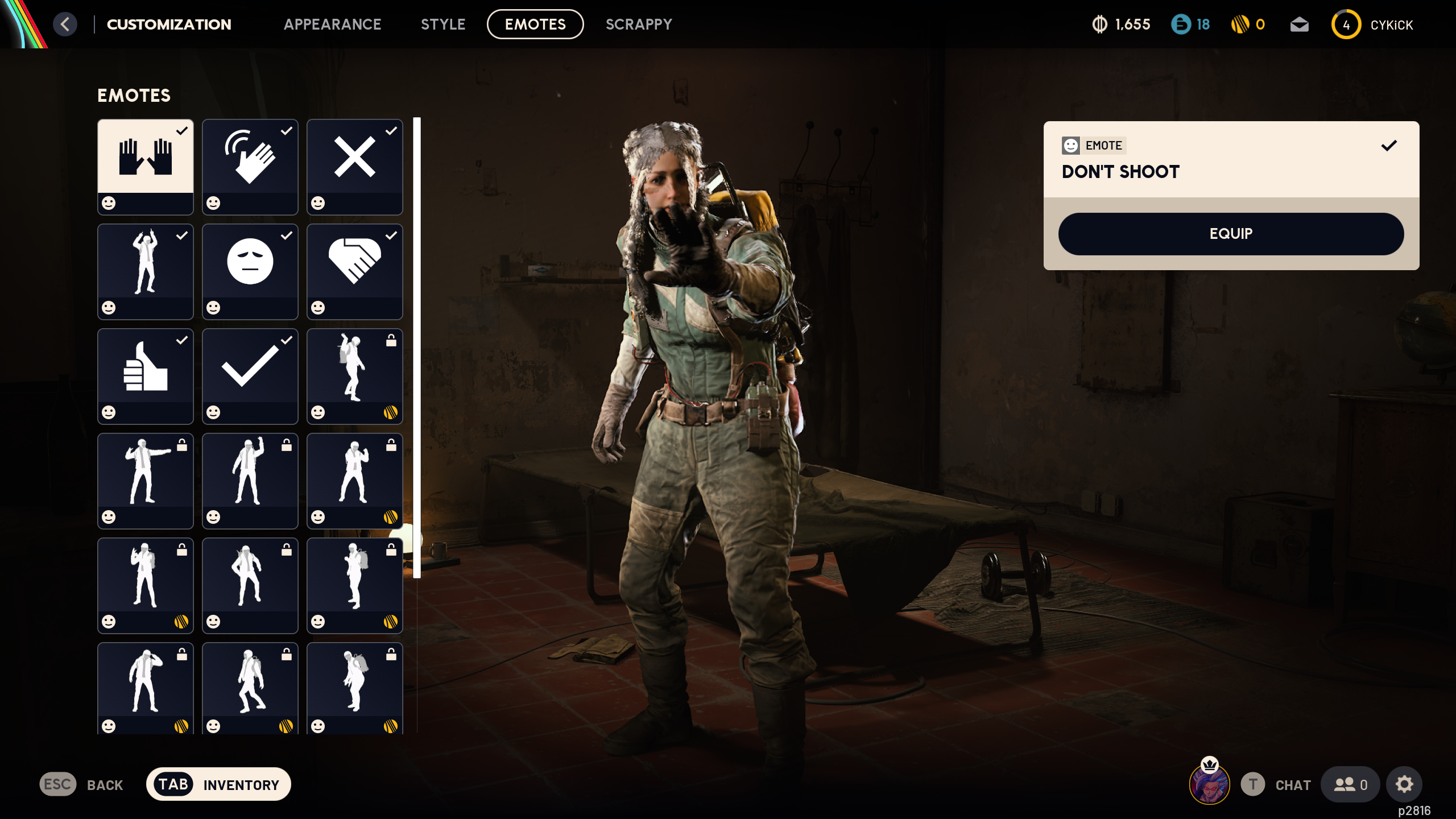Select the "Don't Shoot" raised hands emote
The width and height of the screenshot is (1456, 819).
click(146, 167)
